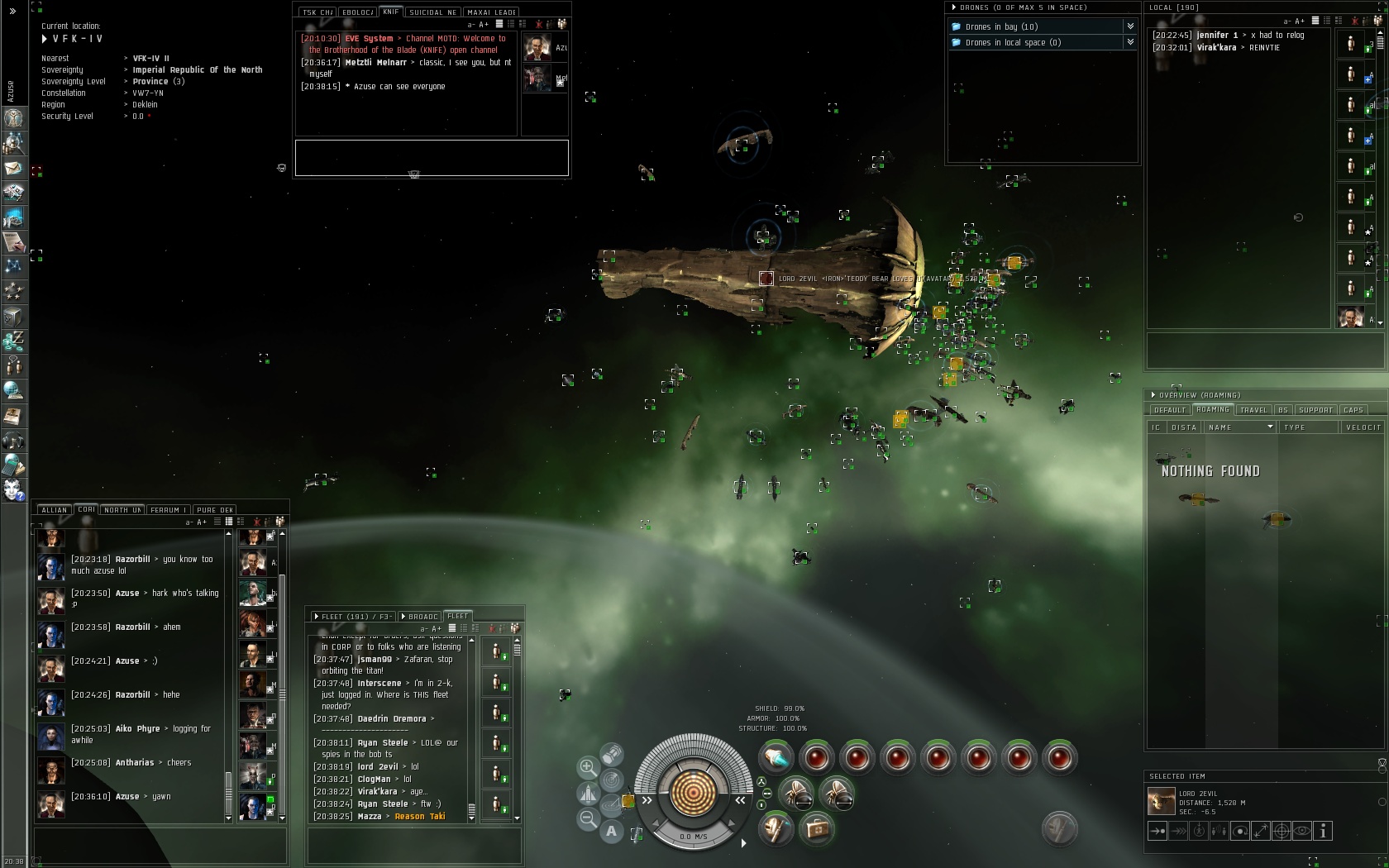Expand the sidebar with the double-arrow button
Viewport: 1389px width, 868px height.
pyautogui.click(x=12, y=11)
